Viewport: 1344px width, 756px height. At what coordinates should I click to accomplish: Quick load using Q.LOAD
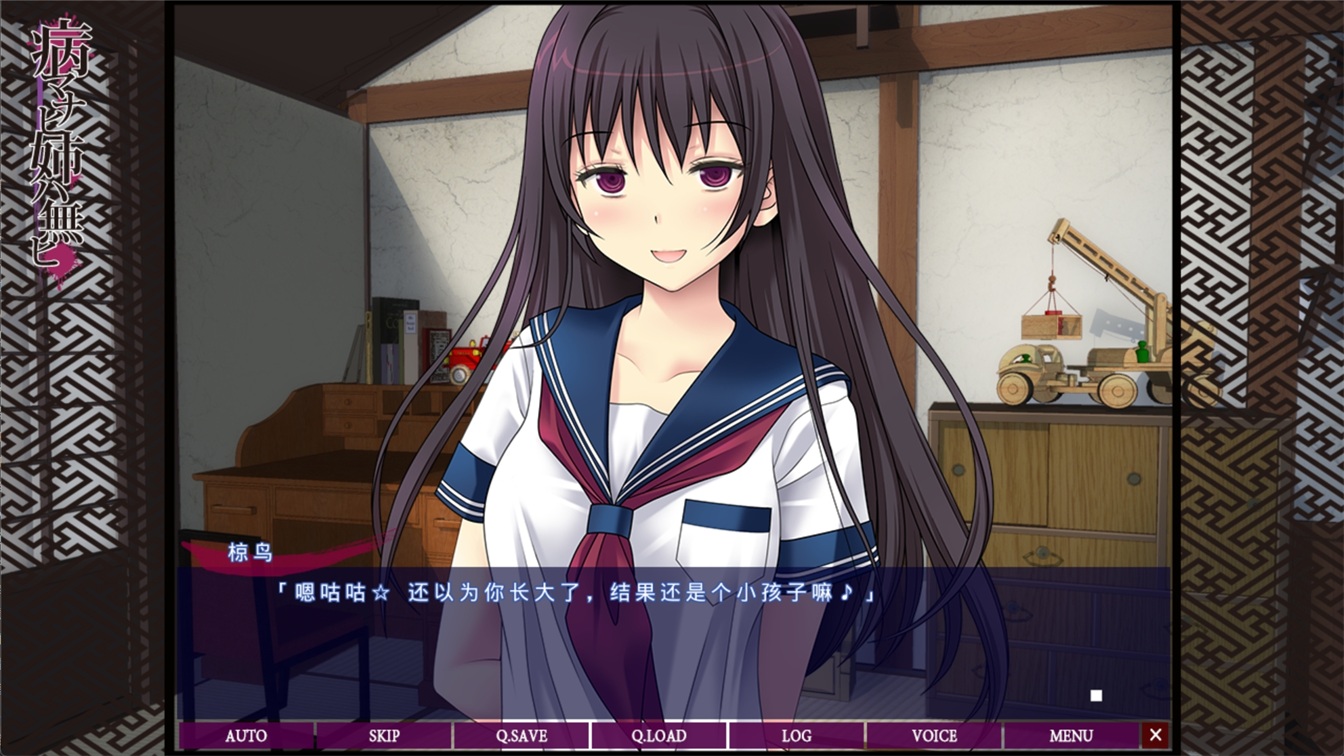click(658, 736)
